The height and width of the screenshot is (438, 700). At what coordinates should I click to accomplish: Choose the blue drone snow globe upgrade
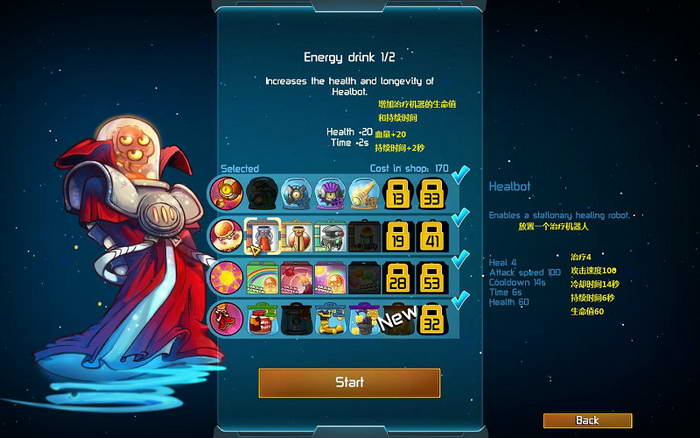pos(295,191)
